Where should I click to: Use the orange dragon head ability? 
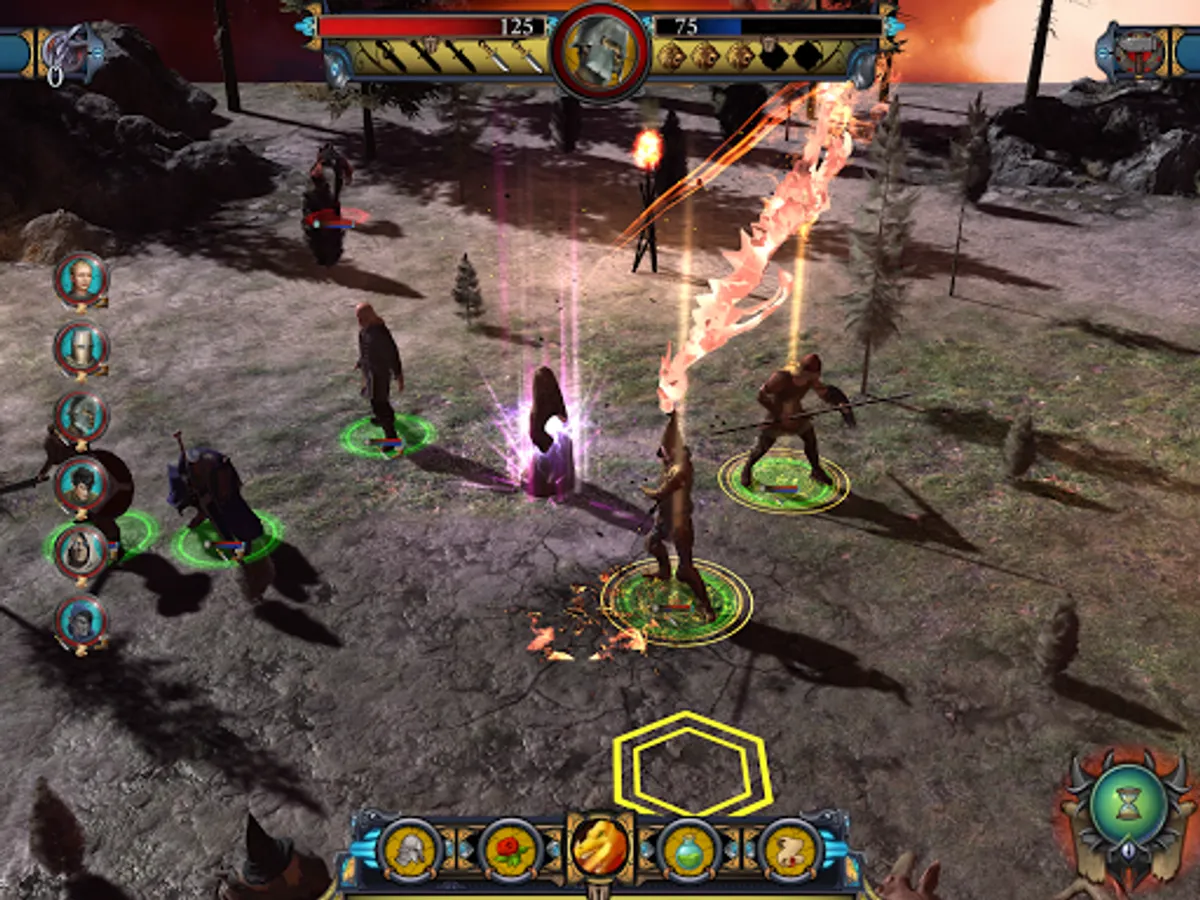pos(600,847)
